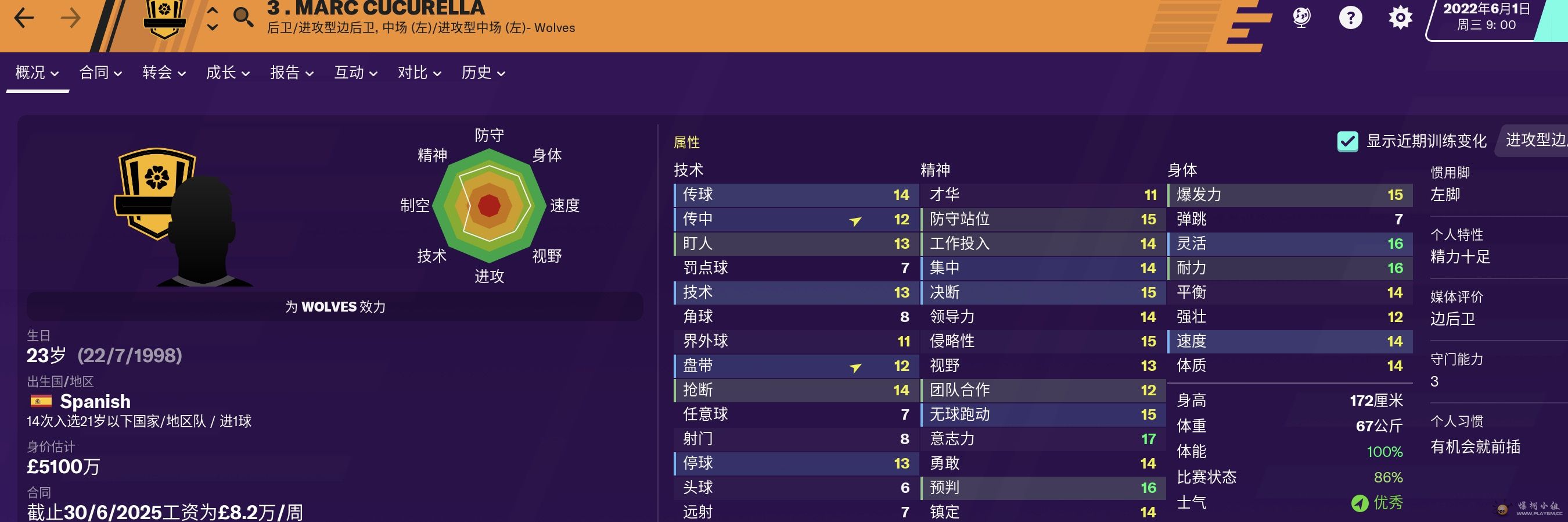Open the 概况 overview tab menu
The width and height of the screenshot is (1568, 522).
(x=37, y=73)
